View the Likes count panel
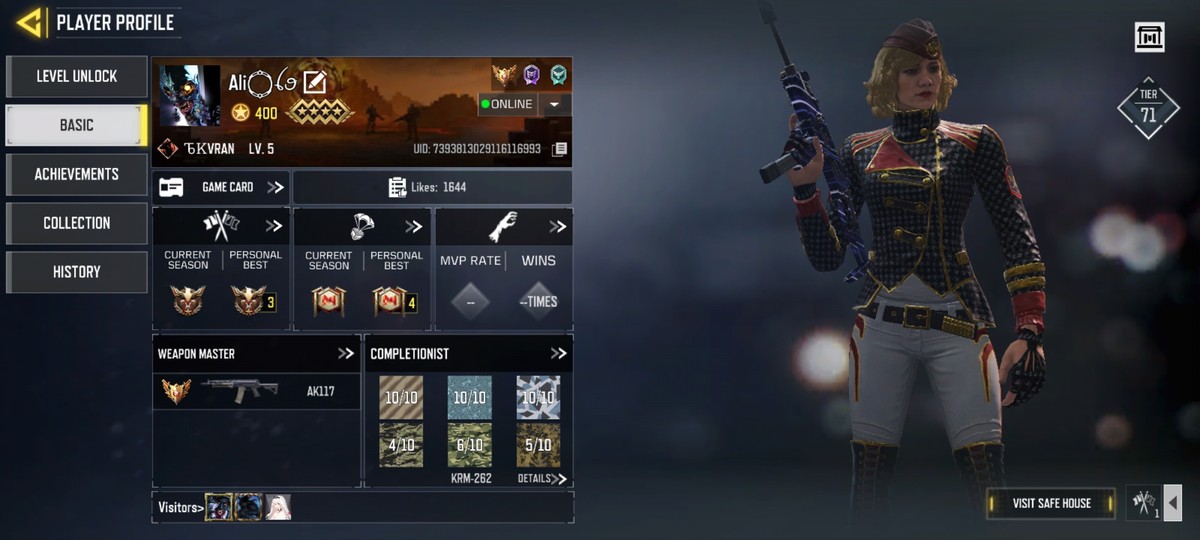Viewport: 1200px width, 540px height. pos(432,187)
